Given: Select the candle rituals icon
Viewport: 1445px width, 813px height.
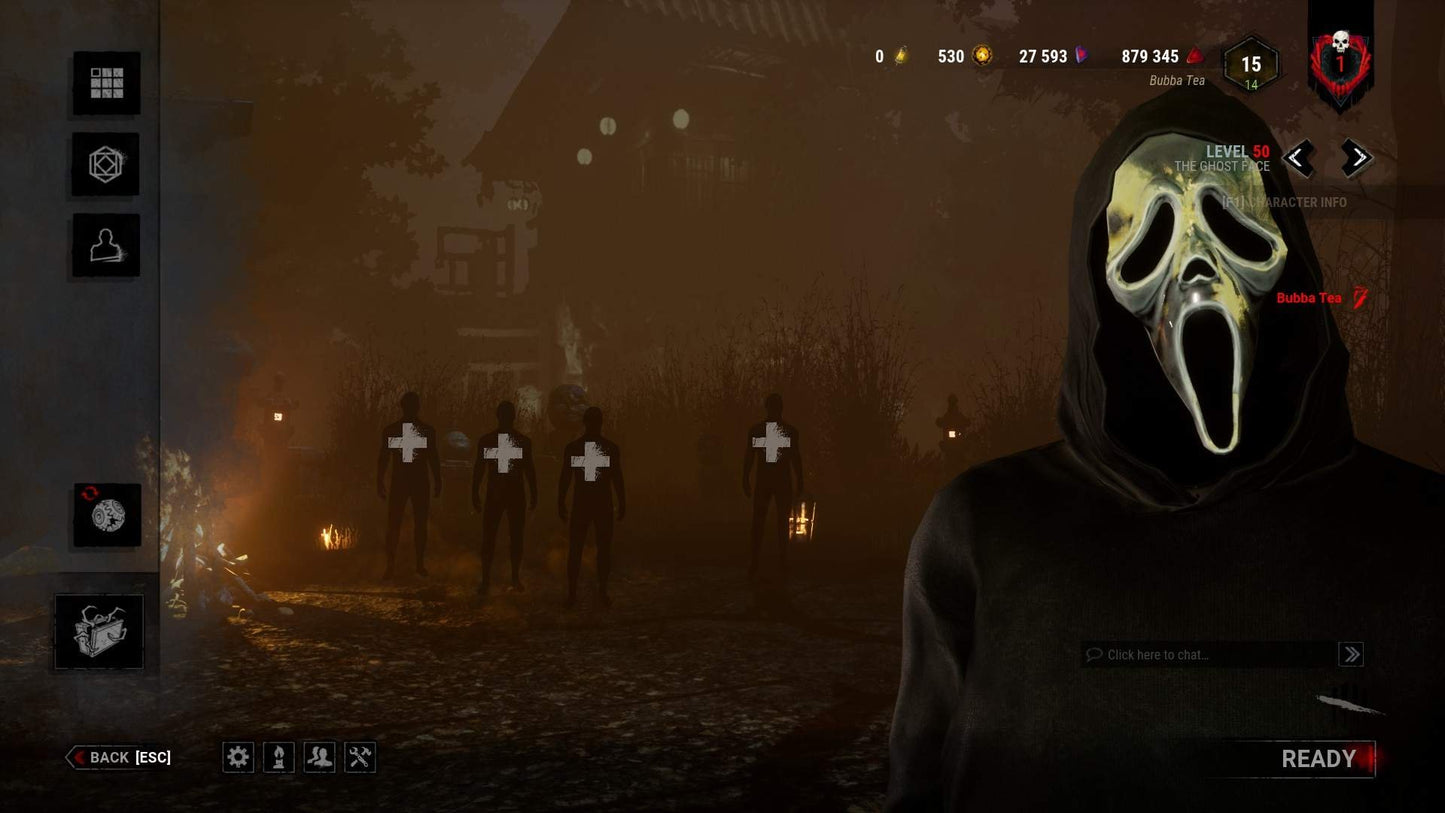Looking at the screenshot, I should pos(279,757).
